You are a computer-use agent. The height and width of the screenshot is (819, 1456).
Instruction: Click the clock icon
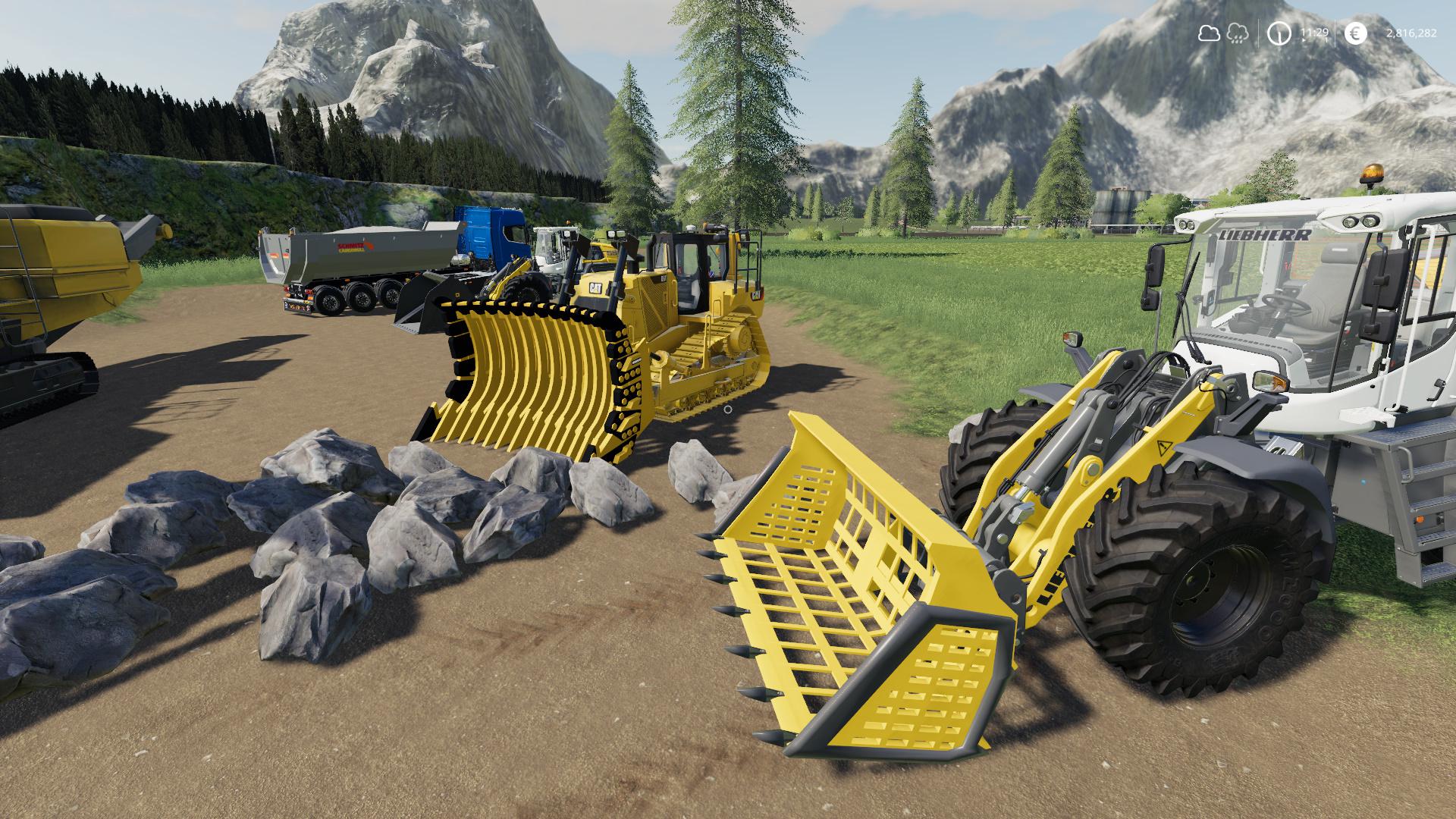[x=1280, y=33]
